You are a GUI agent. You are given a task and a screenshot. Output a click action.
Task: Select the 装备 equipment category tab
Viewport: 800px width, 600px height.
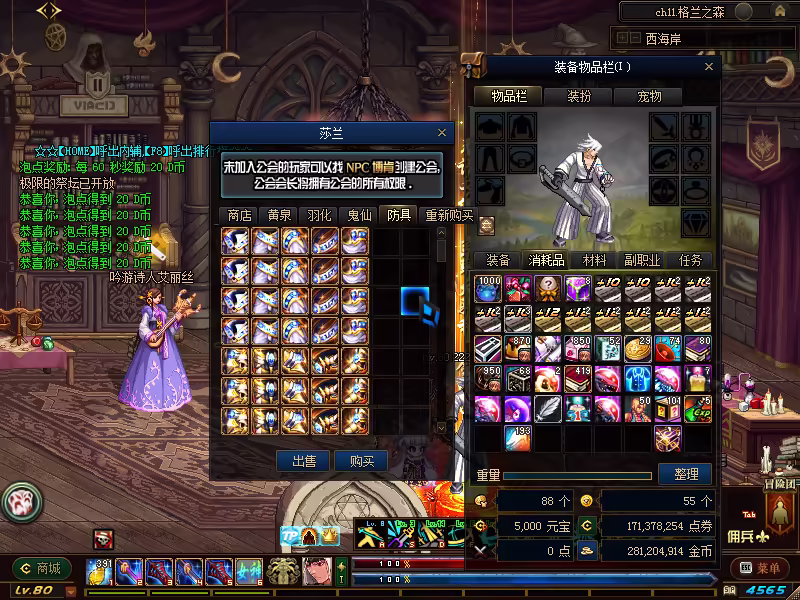pos(497,260)
